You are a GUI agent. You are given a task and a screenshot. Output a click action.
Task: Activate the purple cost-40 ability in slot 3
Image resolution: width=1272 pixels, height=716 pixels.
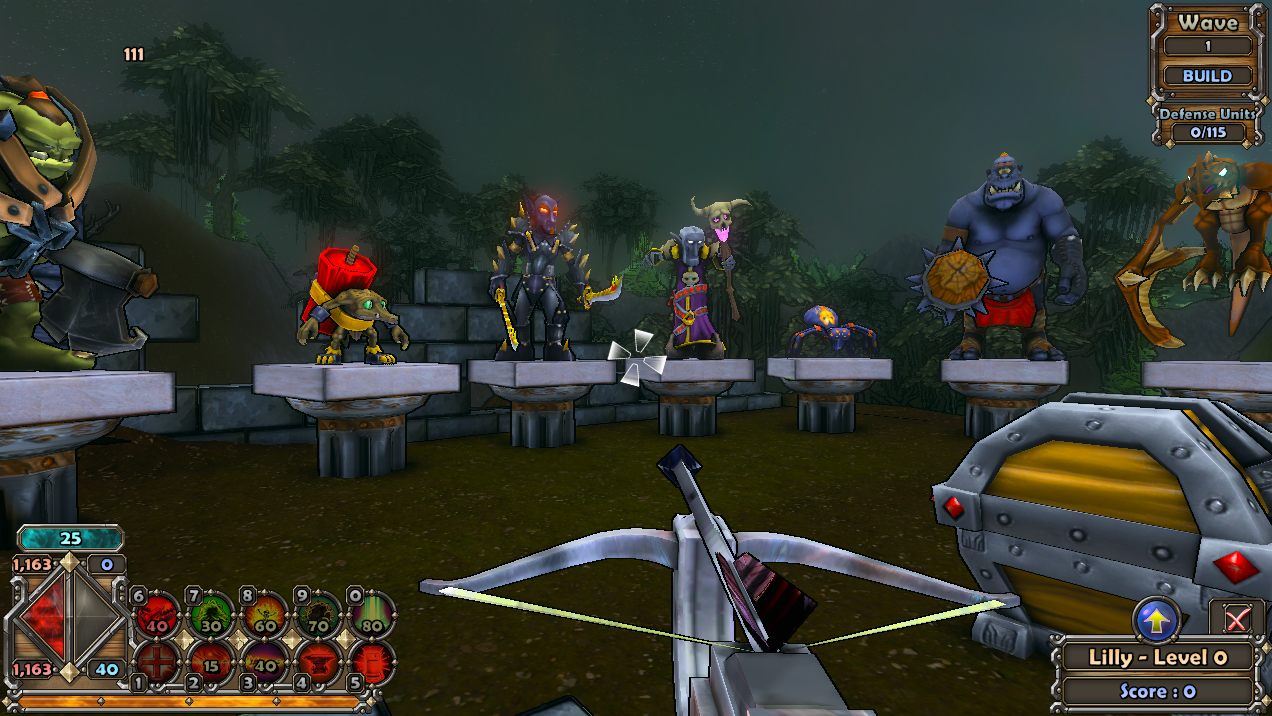(265, 661)
